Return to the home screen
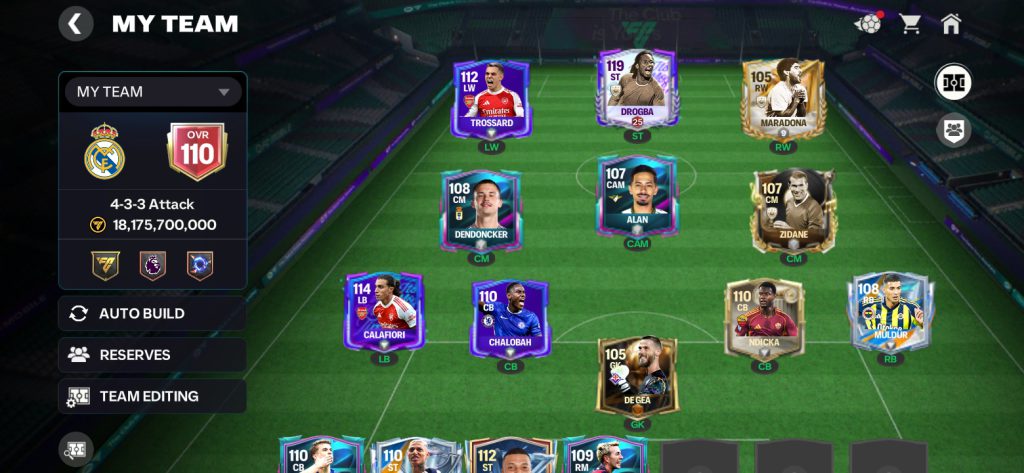This screenshot has height=473, width=1024. pyautogui.click(x=951, y=24)
